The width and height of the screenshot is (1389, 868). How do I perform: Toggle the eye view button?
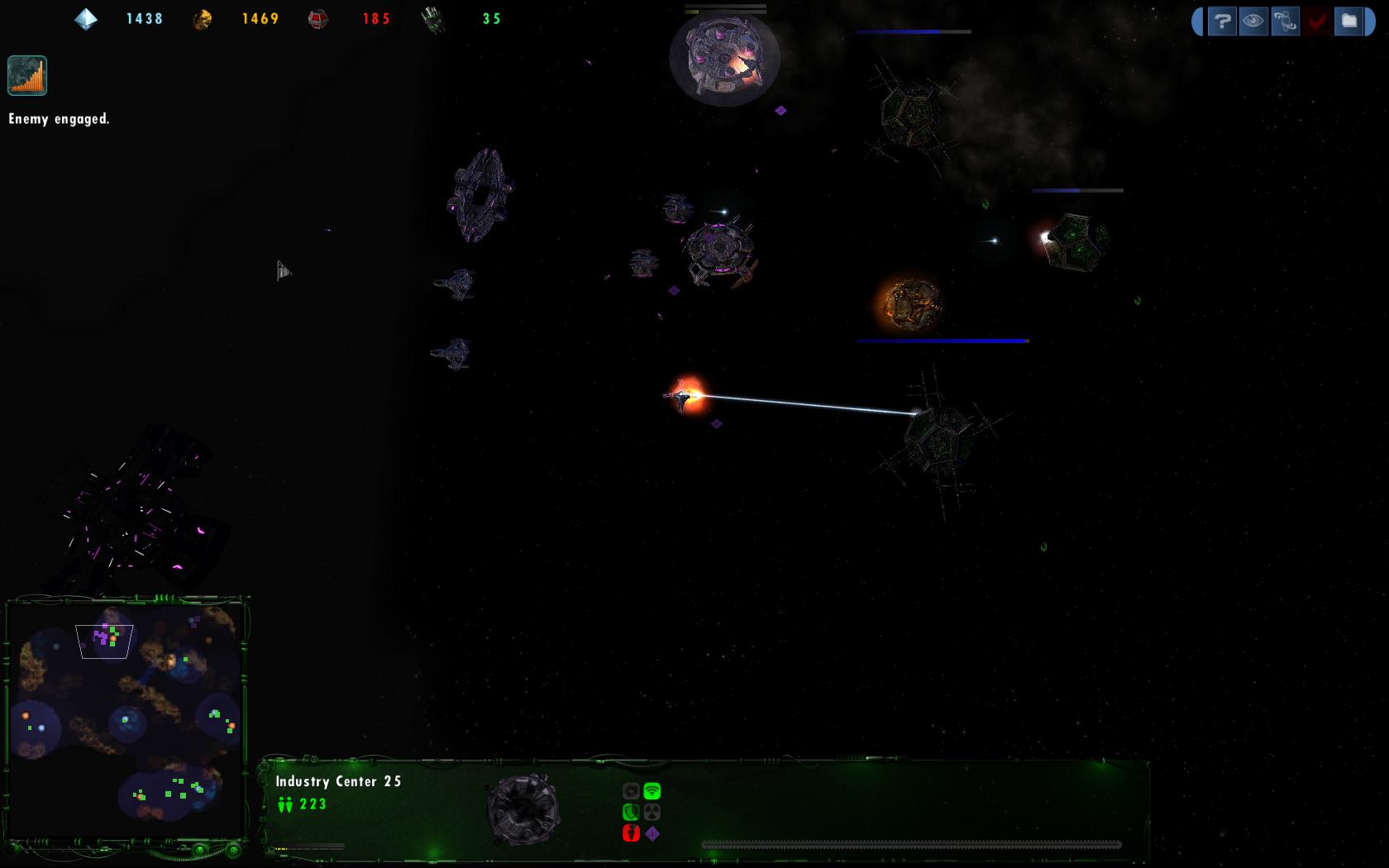pos(1253,21)
